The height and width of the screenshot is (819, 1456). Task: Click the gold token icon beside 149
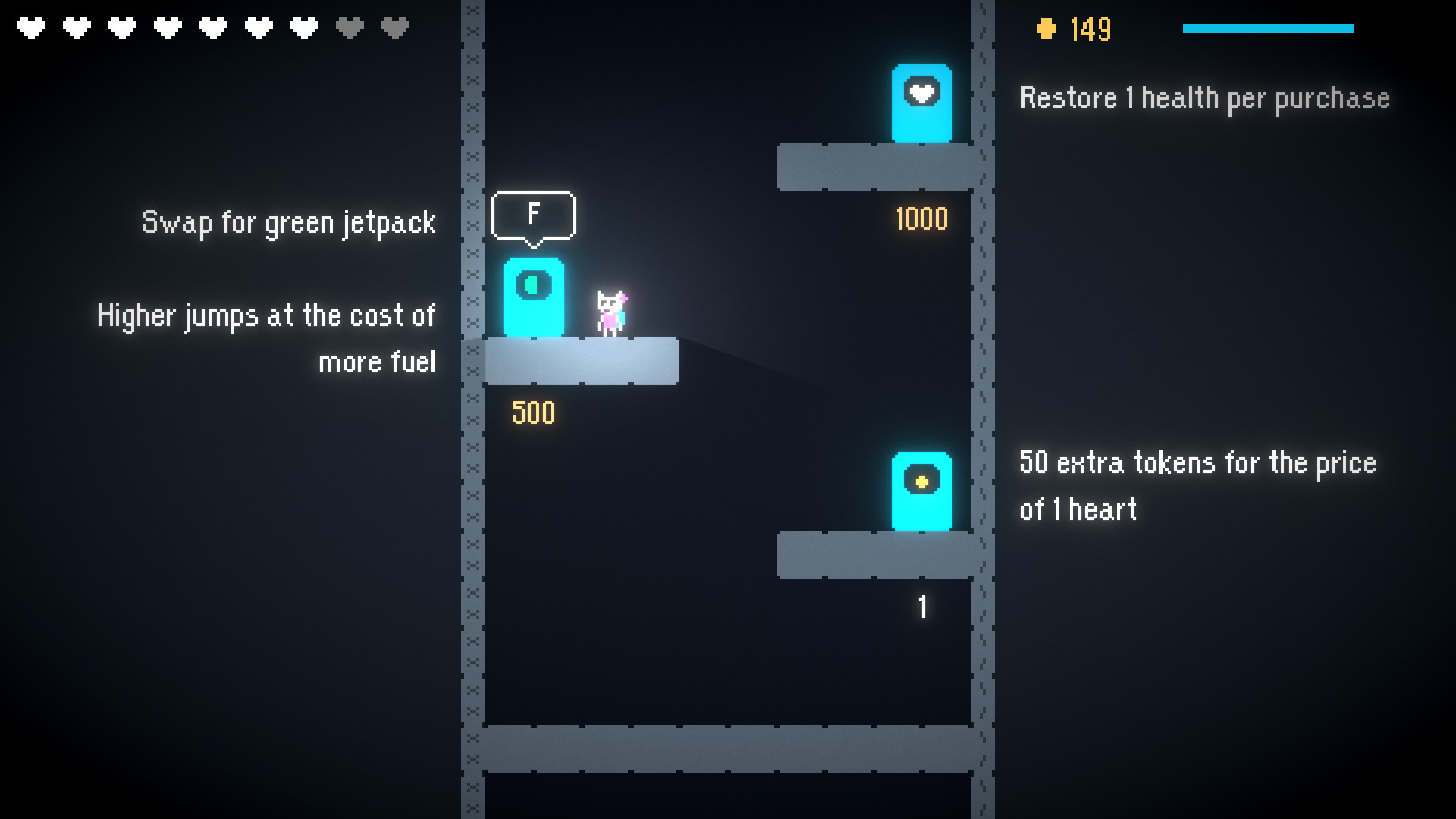click(1047, 29)
